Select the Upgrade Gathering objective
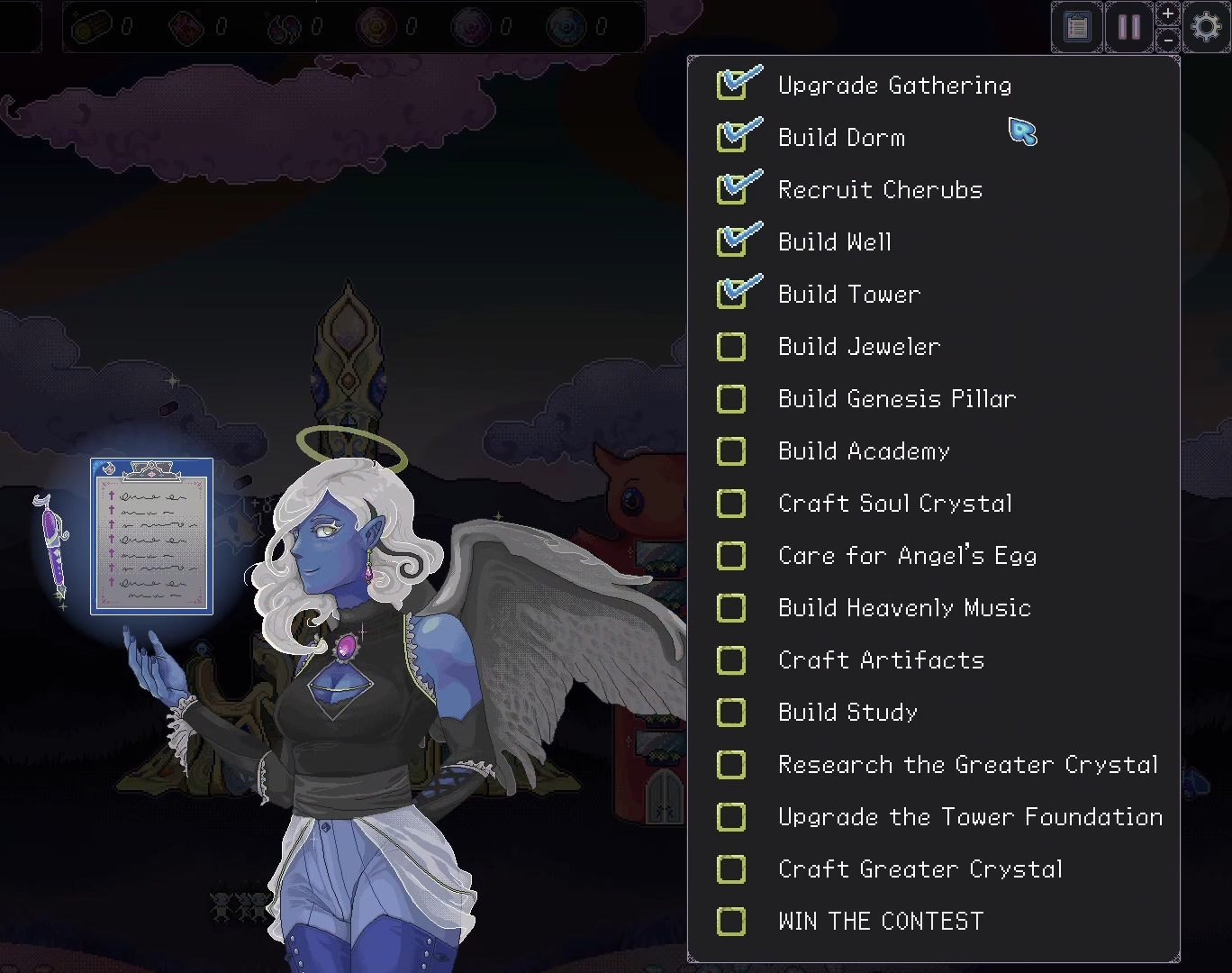The image size is (1232, 973). tap(893, 86)
